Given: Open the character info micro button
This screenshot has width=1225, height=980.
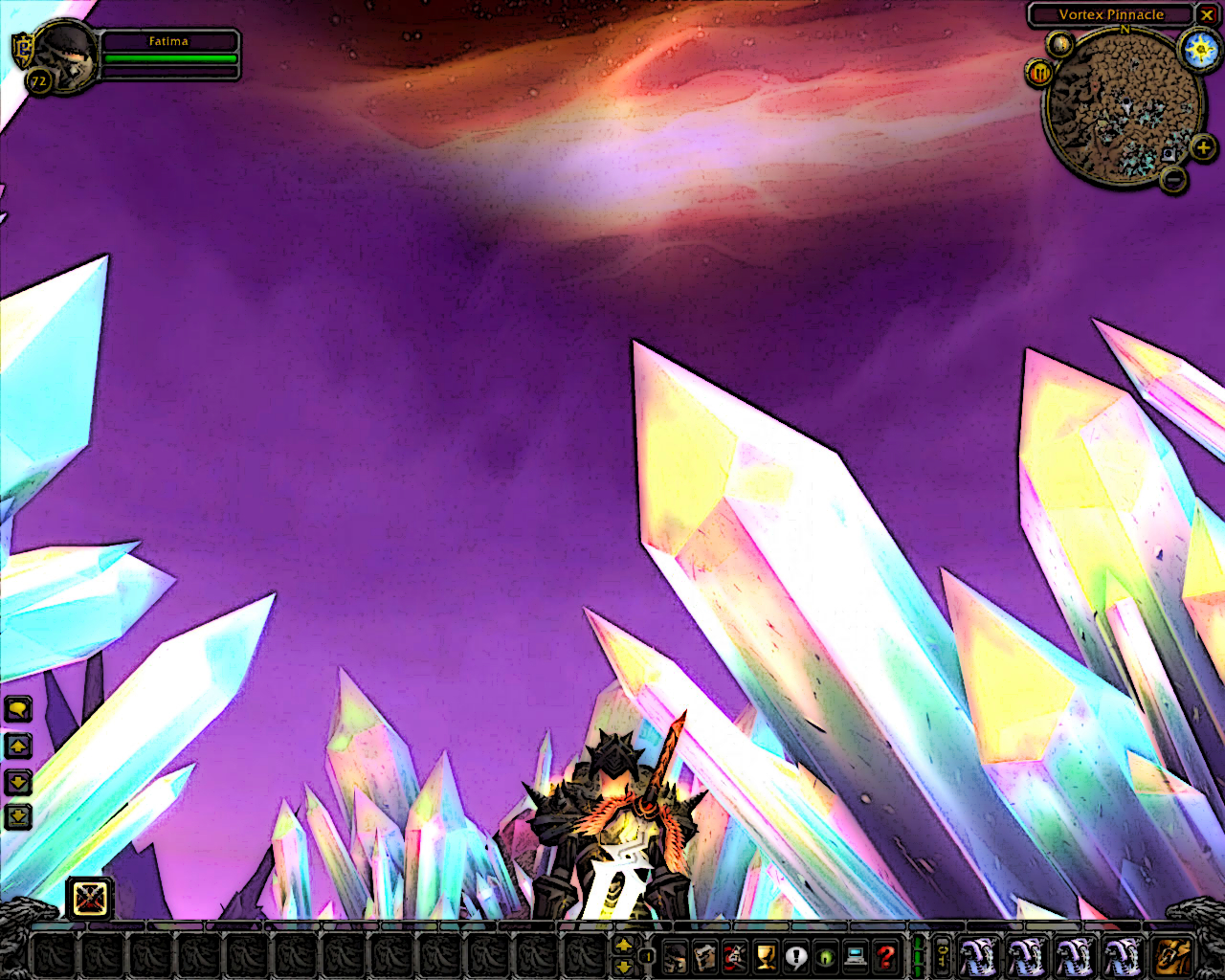Looking at the screenshot, I should click(675, 956).
